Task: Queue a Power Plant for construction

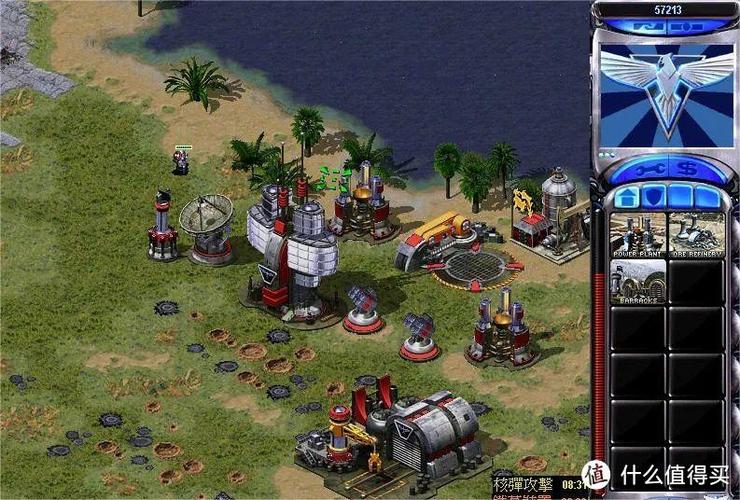Action: point(637,236)
